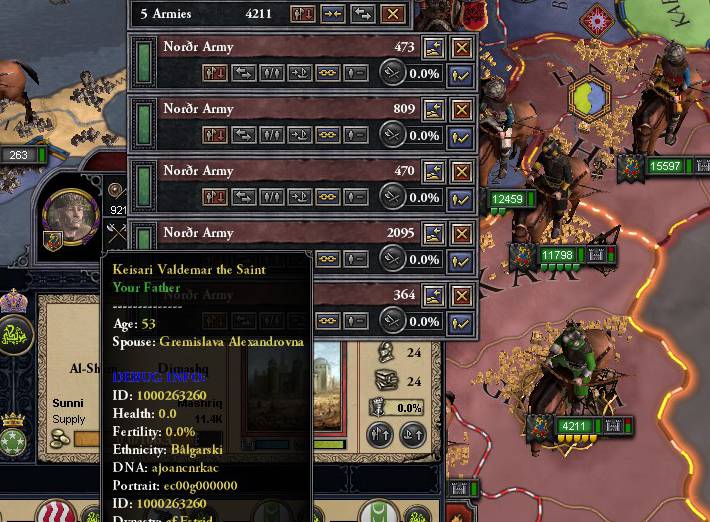The height and width of the screenshot is (522, 710).
Task: Deselect the 364-strength Norðr Army
Action: 460,322
